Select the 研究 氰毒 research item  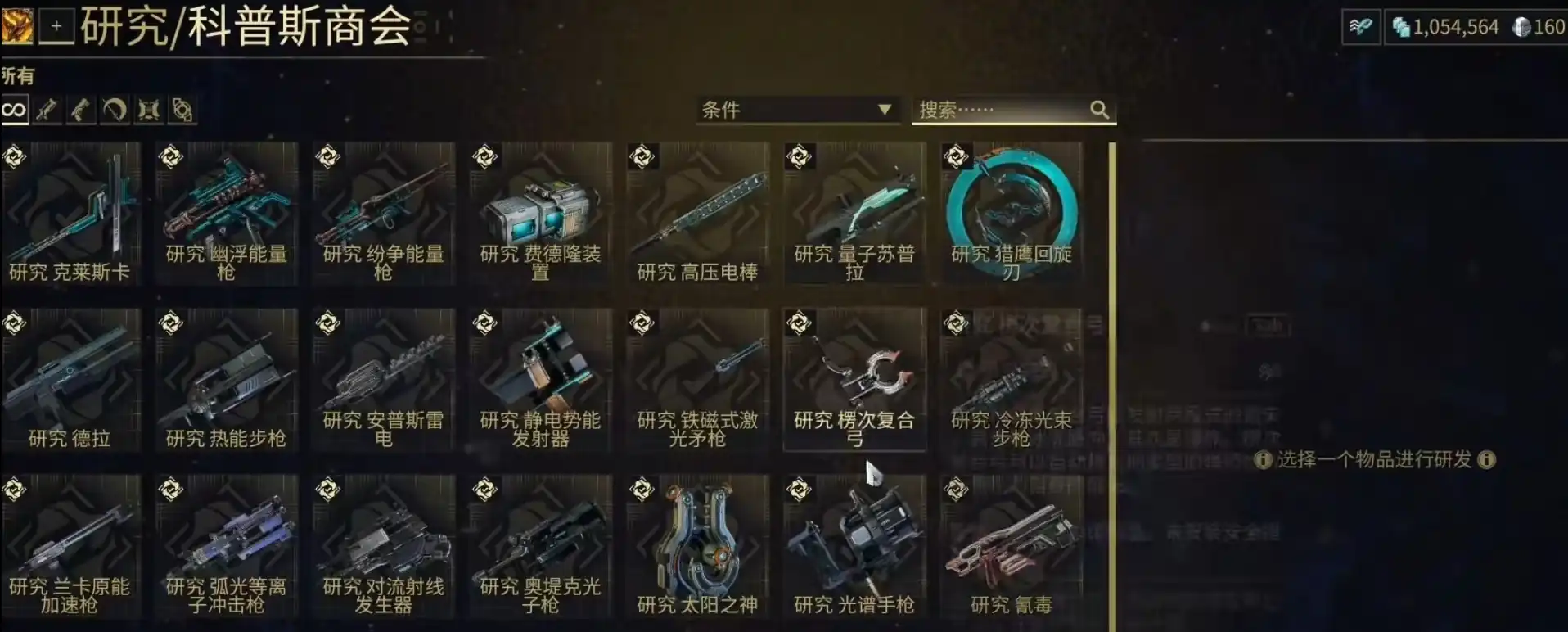[x=1012, y=547]
